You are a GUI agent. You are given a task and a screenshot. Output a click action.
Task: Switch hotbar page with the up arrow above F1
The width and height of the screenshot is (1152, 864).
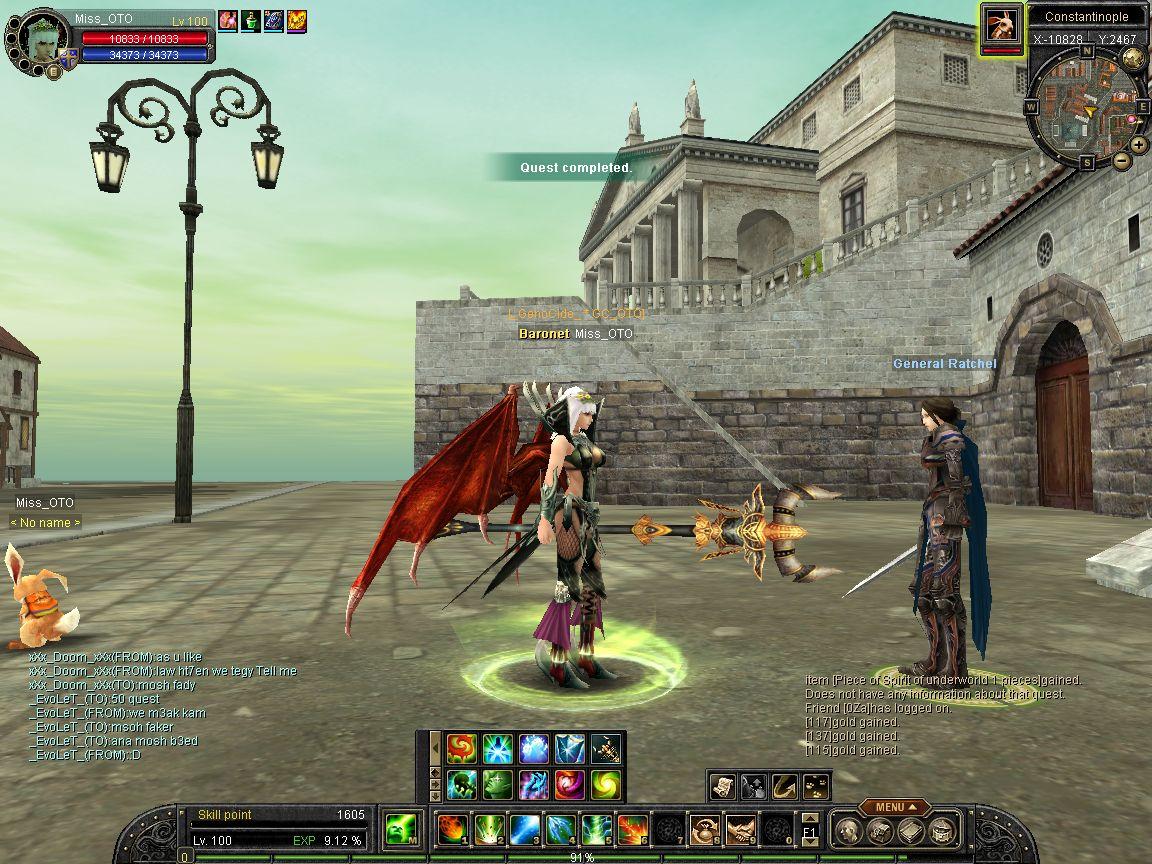(x=809, y=818)
